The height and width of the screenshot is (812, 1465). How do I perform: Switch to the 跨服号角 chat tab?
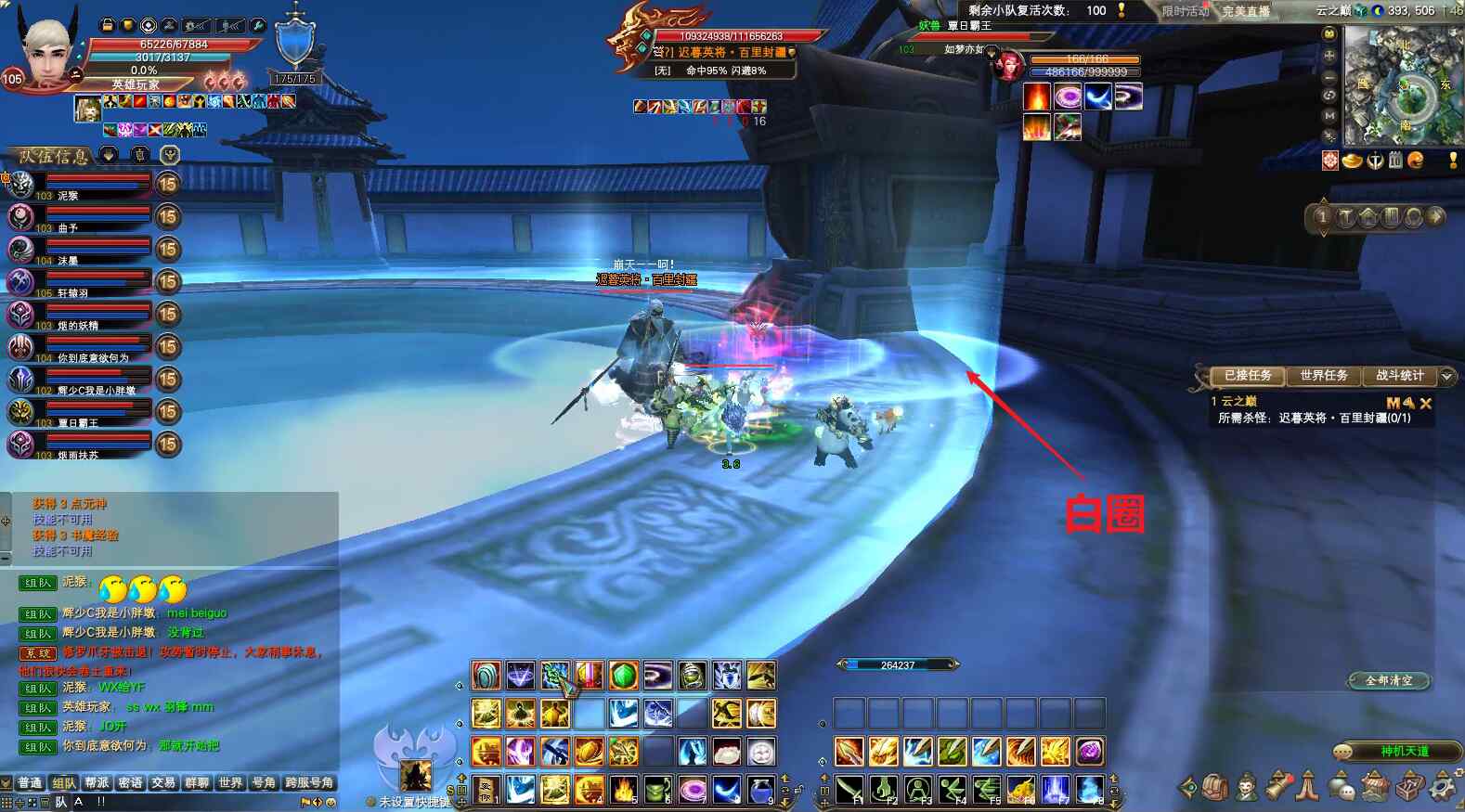309,783
